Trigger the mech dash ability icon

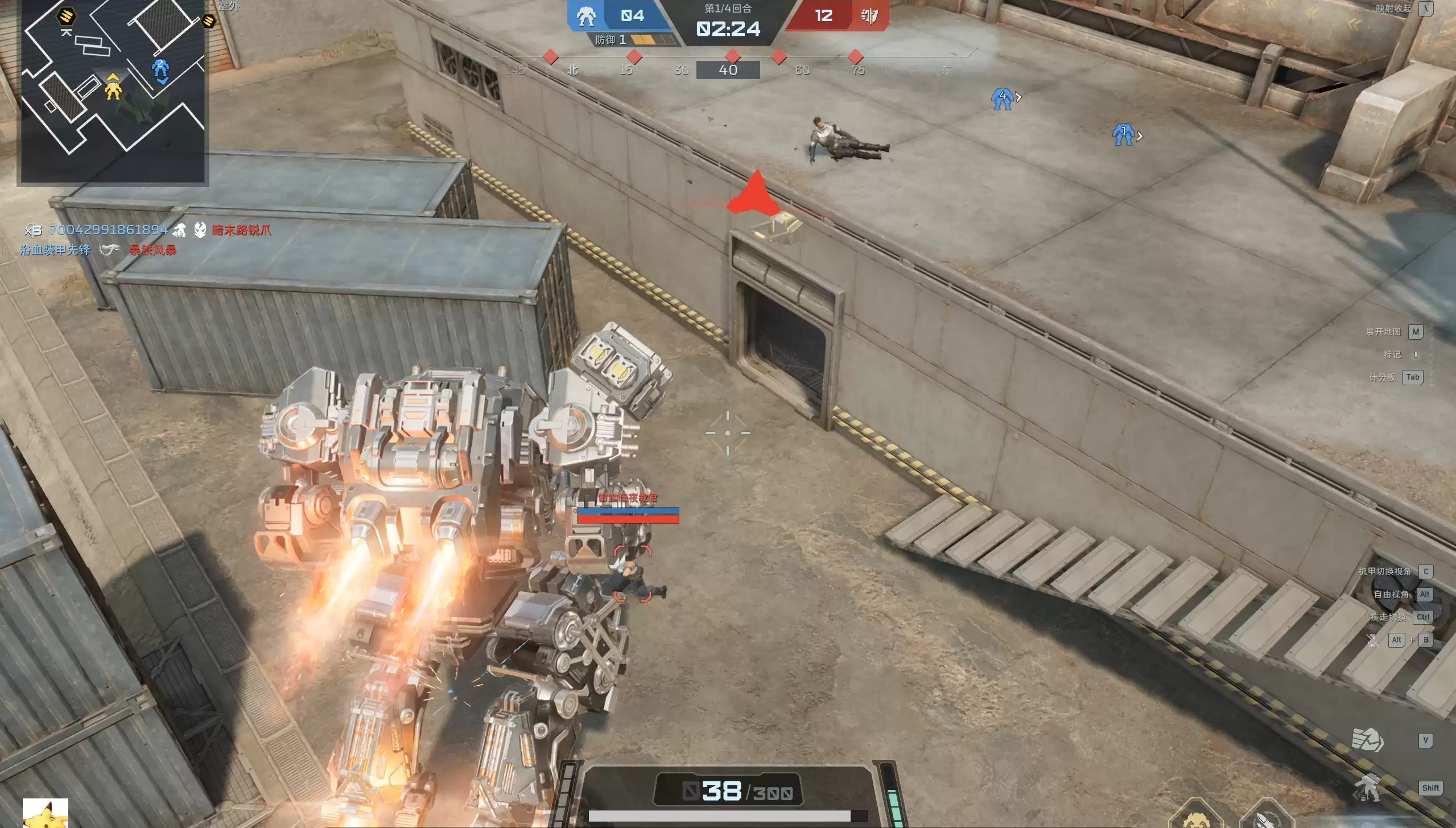pyautogui.click(x=1367, y=788)
